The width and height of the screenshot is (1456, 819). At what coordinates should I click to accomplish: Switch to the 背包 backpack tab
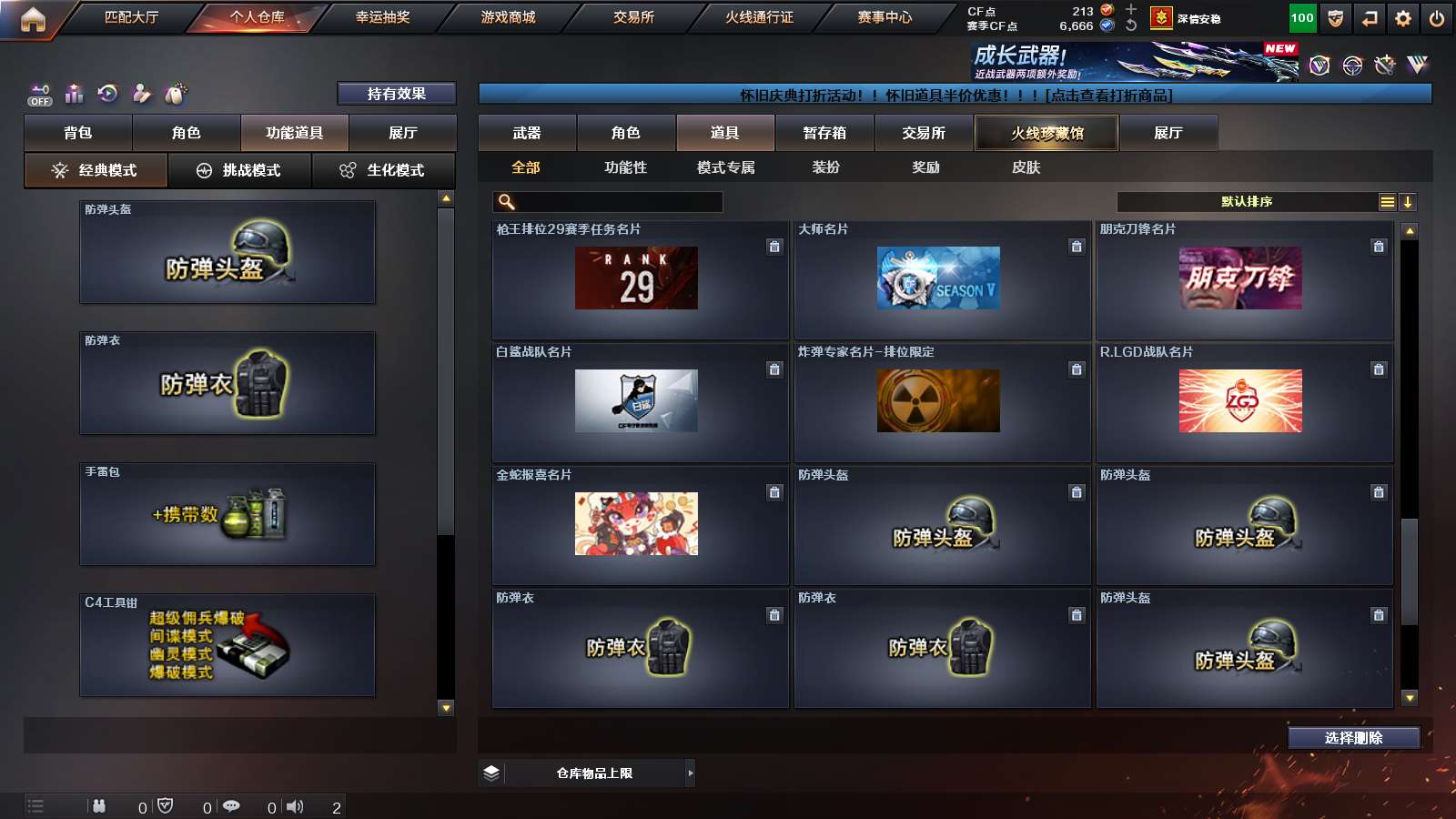click(x=78, y=133)
